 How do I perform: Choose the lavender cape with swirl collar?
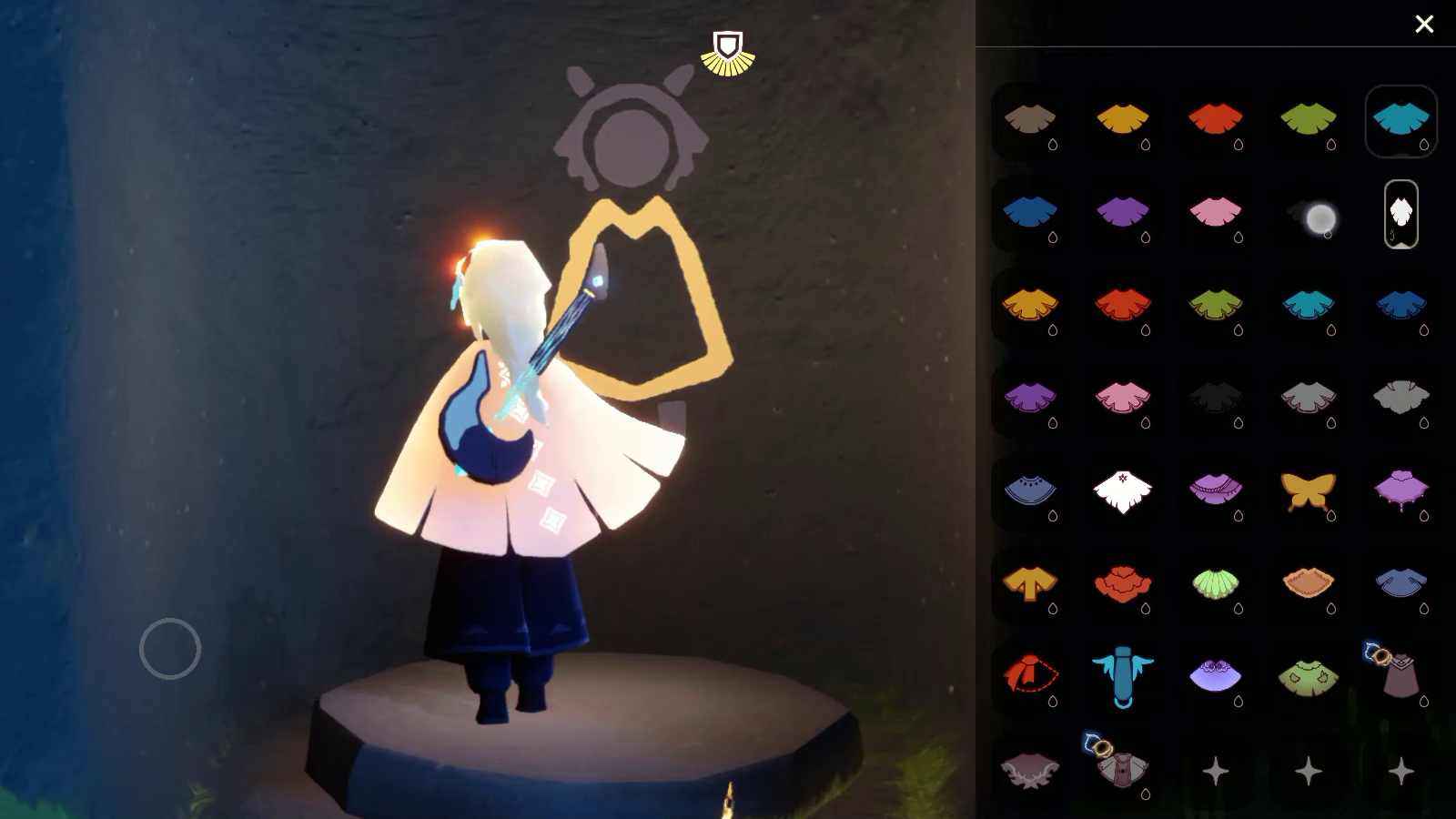click(x=1215, y=676)
